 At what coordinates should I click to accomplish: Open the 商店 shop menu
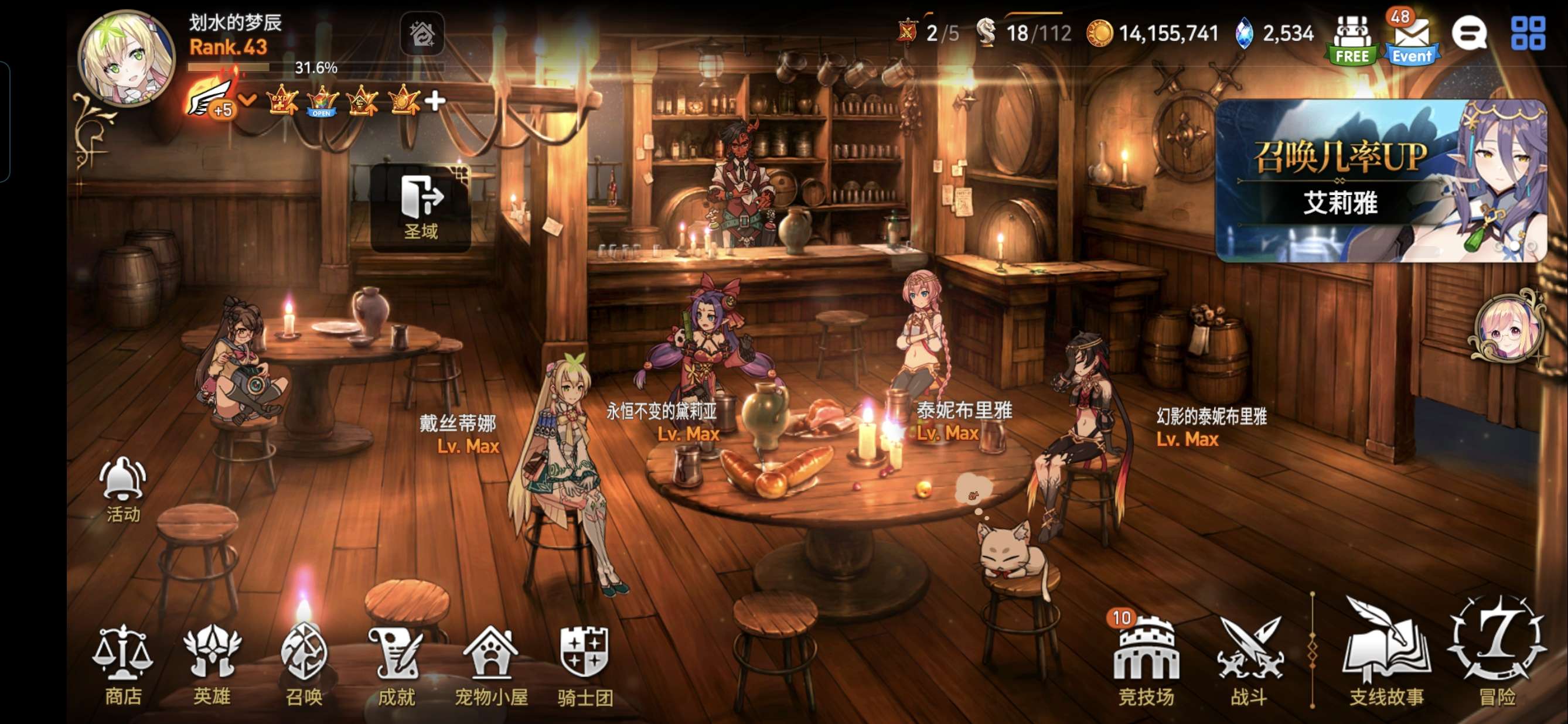(122, 664)
